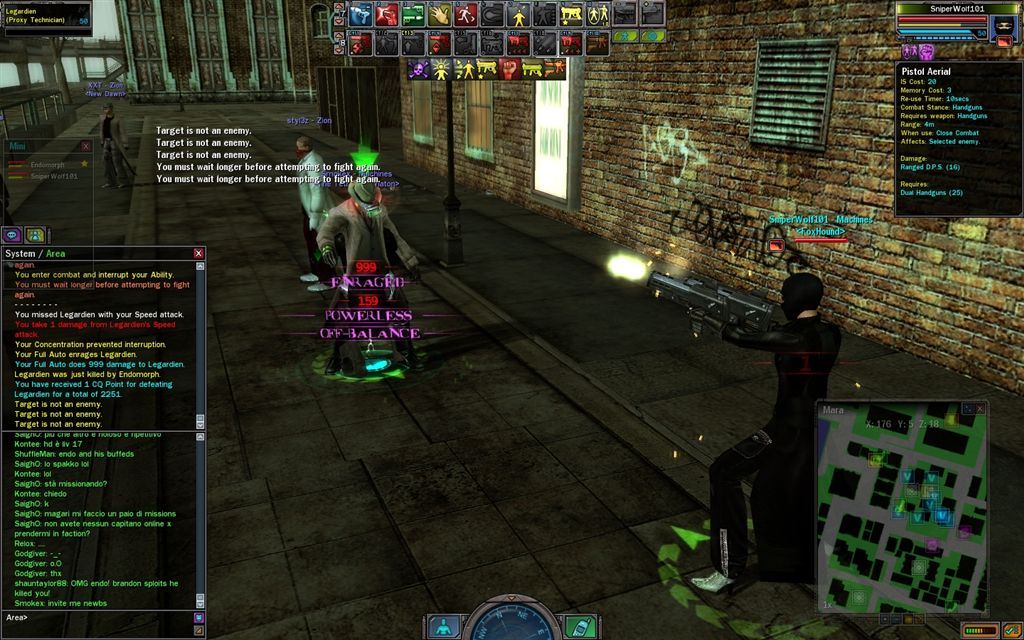Screen dimensions: 1024x640
Task: Select the purple skull status icon
Action: click(419, 69)
